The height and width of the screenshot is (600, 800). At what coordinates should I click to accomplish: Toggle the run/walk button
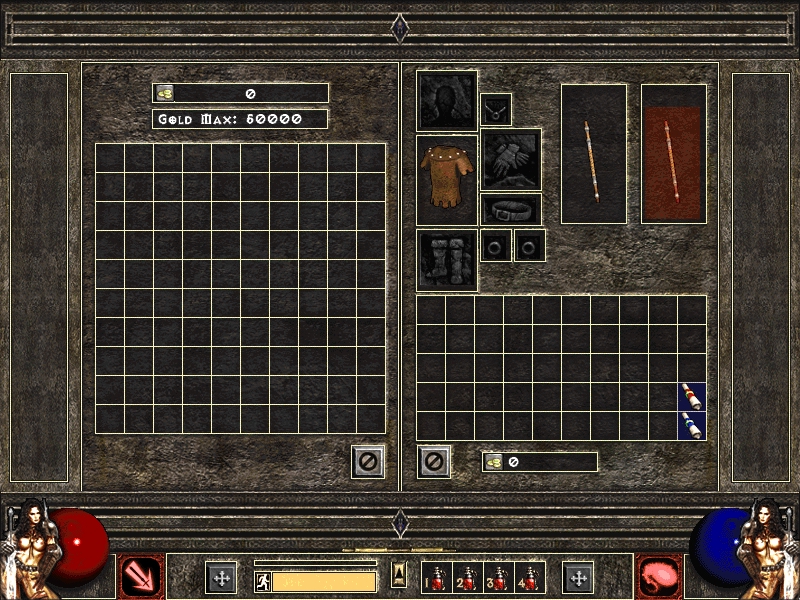click(x=264, y=581)
